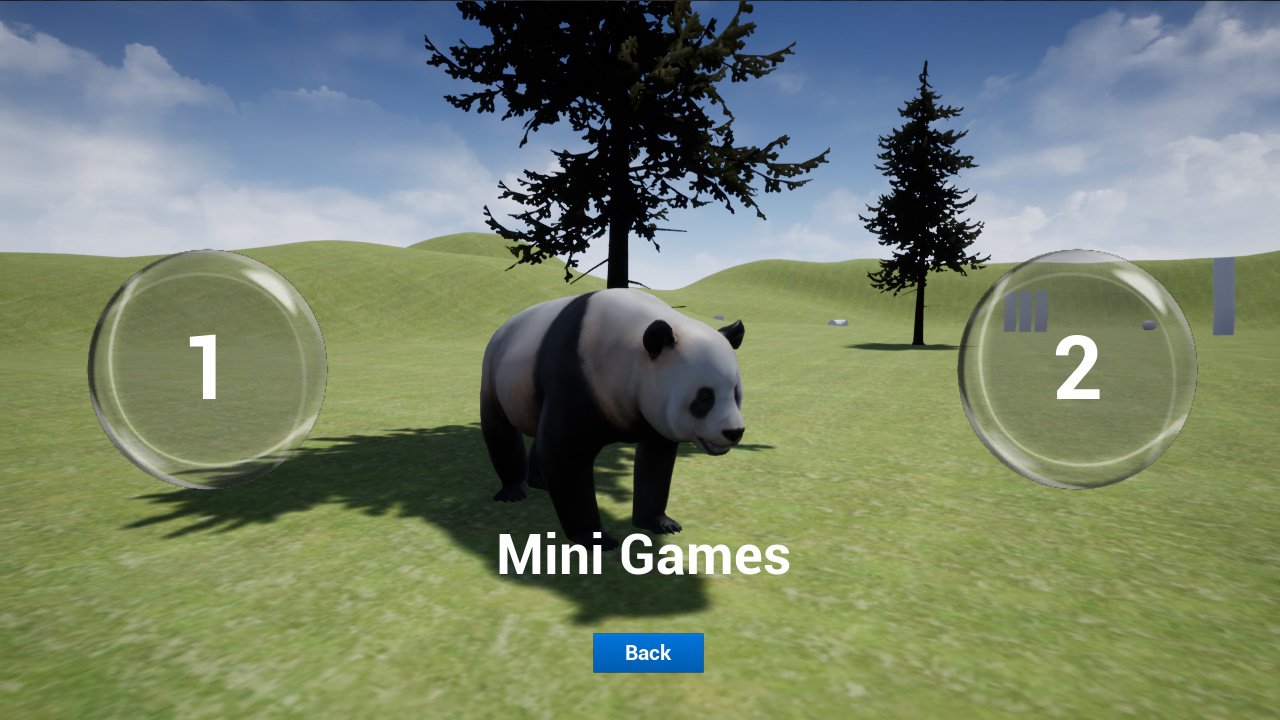Click the panda character model
The width and height of the screenshot is (1280, 720).
[x=600, y=400]
